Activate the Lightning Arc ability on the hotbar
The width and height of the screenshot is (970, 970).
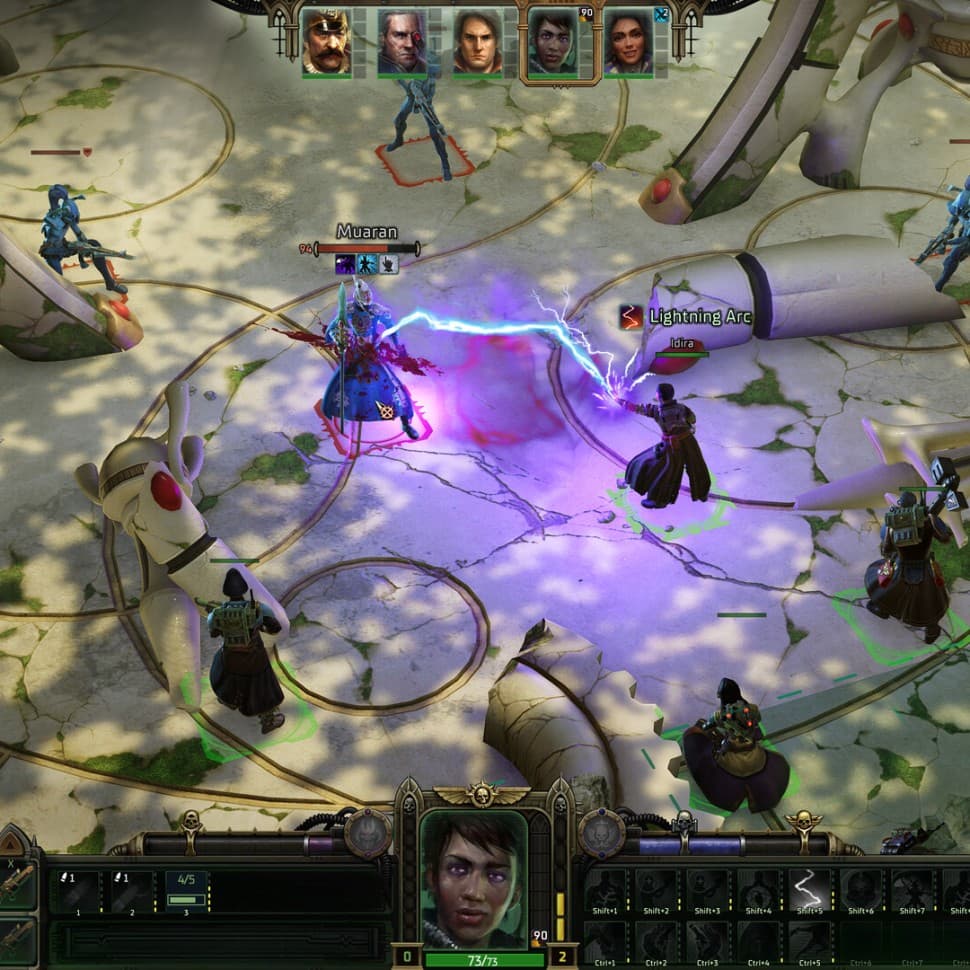tap(808, 890)
